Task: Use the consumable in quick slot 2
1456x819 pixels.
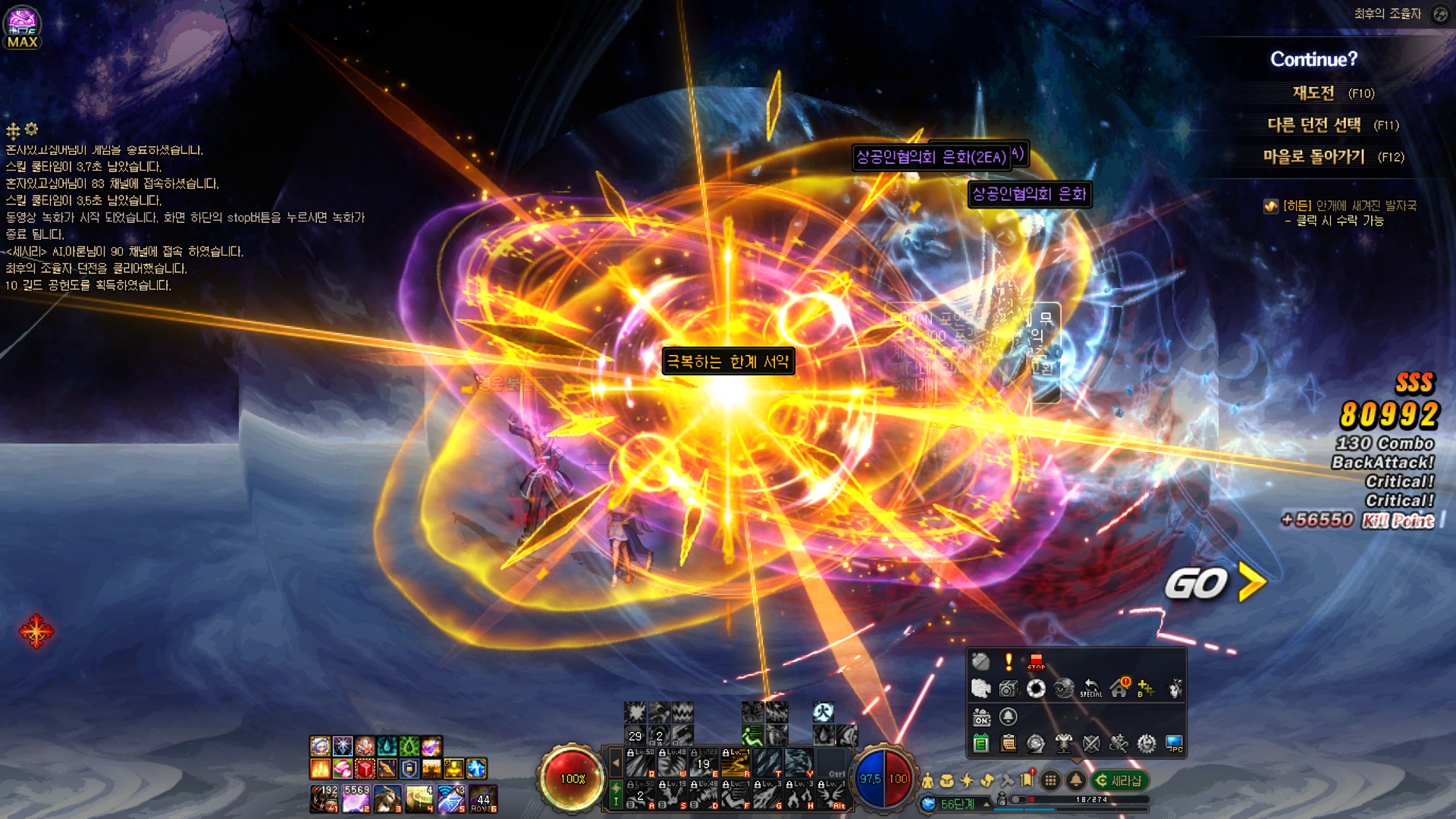Action: (356, 799)
